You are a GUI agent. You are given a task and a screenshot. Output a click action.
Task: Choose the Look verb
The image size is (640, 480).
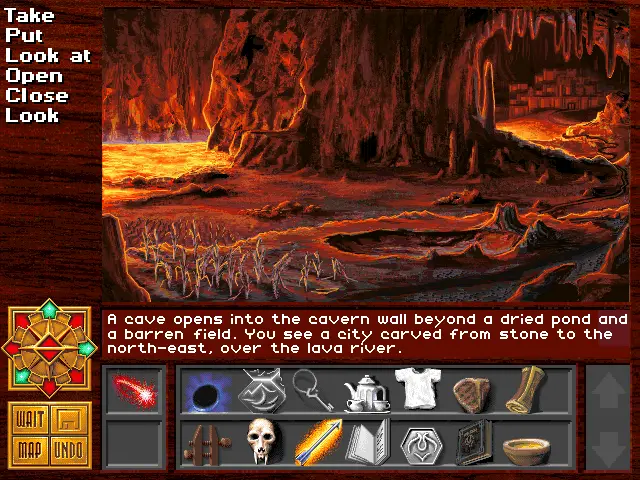[x=33, y=116]
